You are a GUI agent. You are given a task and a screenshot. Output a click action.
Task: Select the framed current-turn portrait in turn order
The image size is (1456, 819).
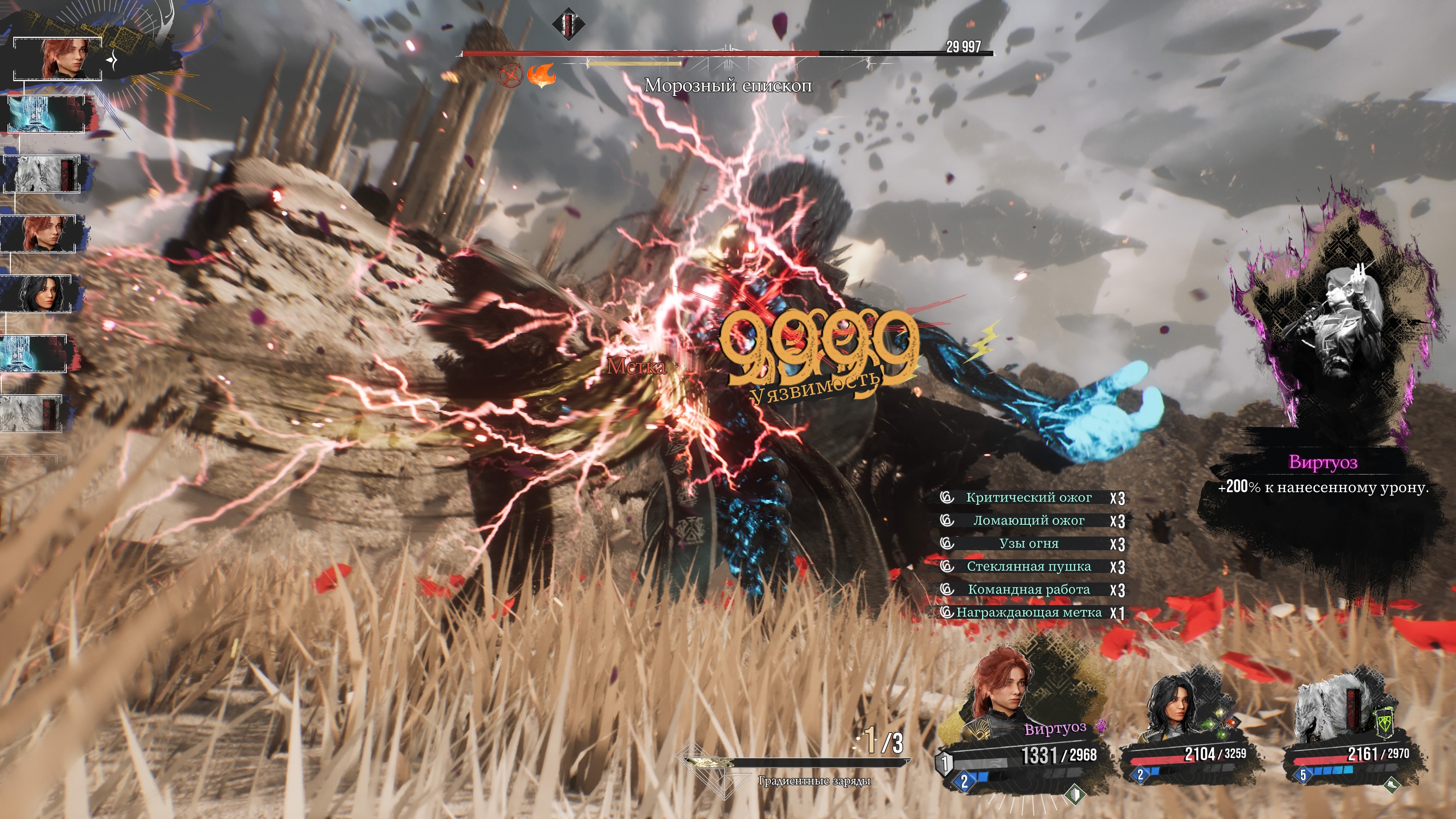58,59
